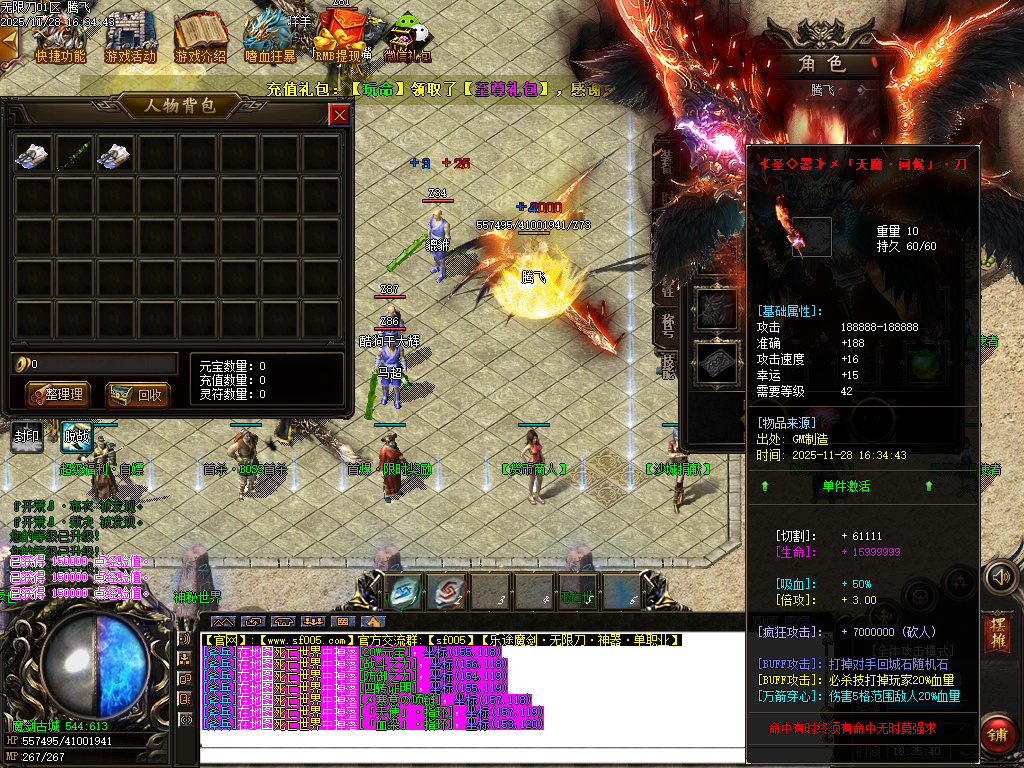Collapse the top icon bar with the left arrow
This screenshot has width=1024, height=768.
(x=9, y=42)
